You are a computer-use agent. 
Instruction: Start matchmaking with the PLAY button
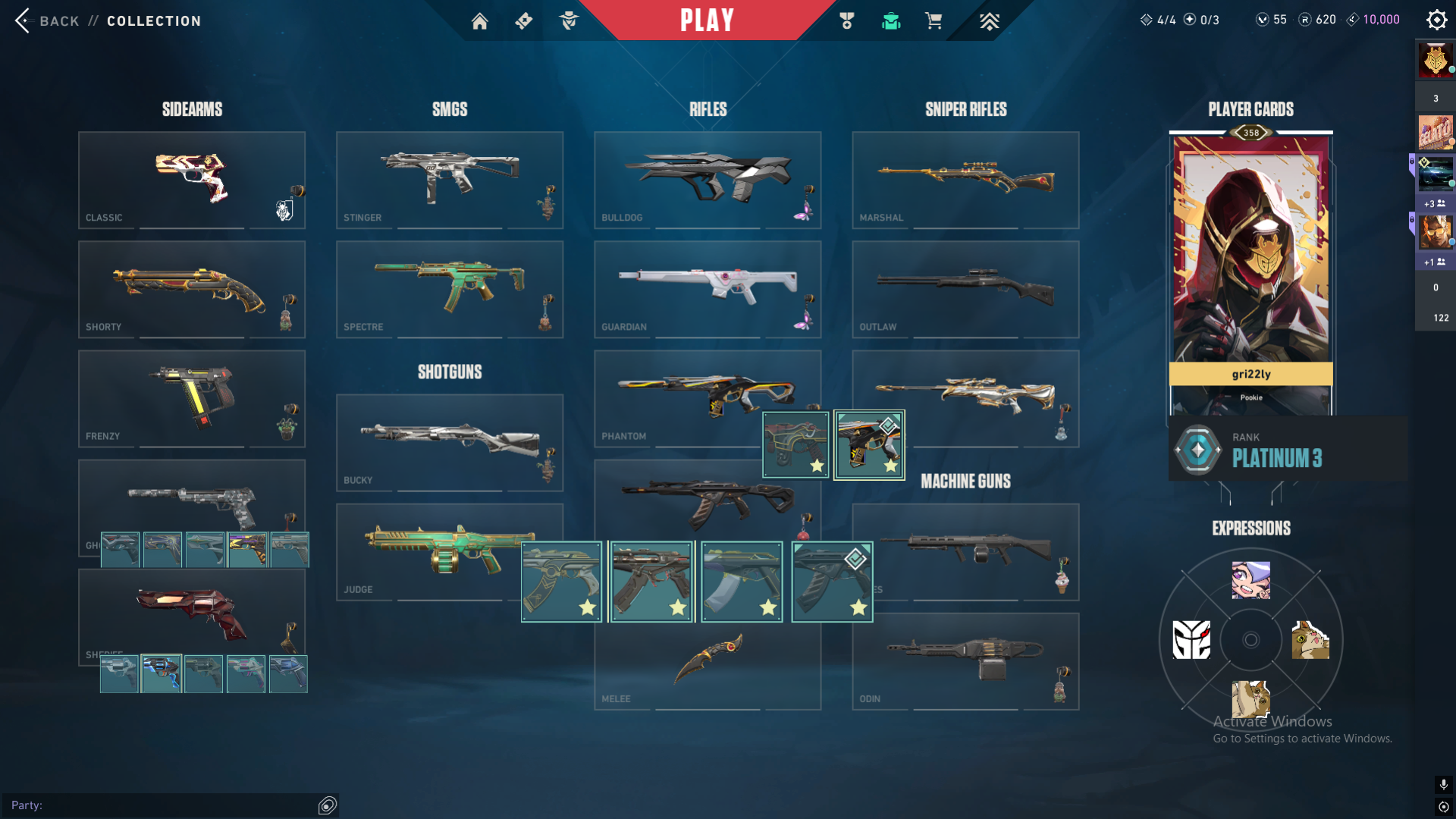click(x=707, y=20)
